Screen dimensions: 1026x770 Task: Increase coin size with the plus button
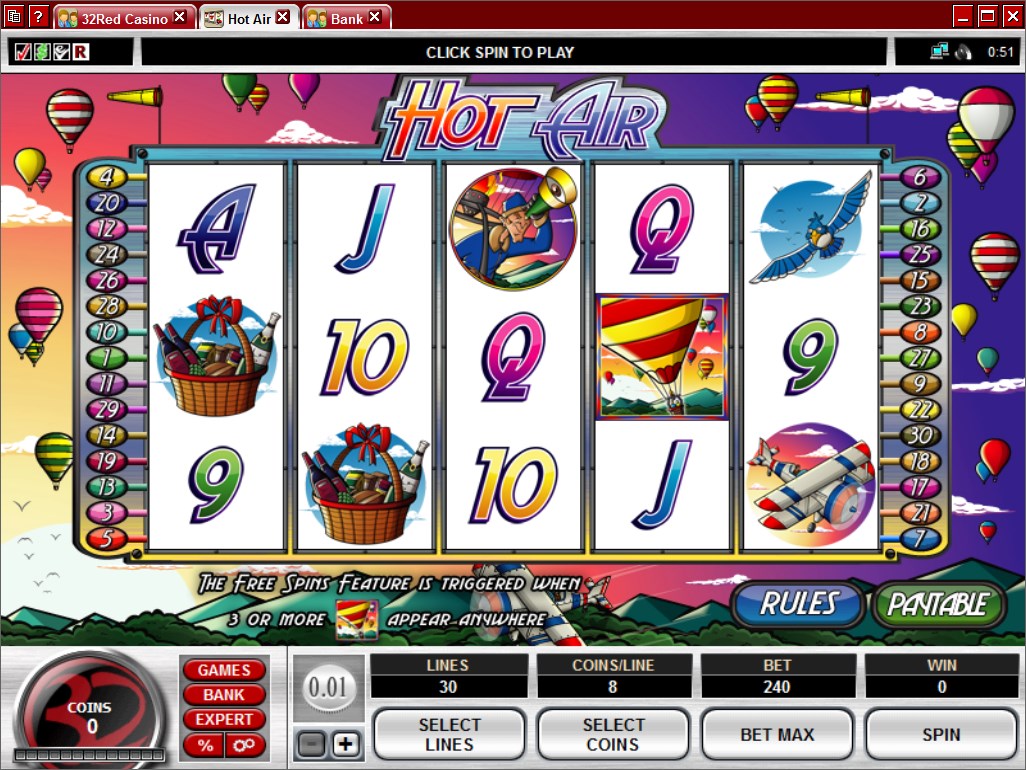pos(345,744)
